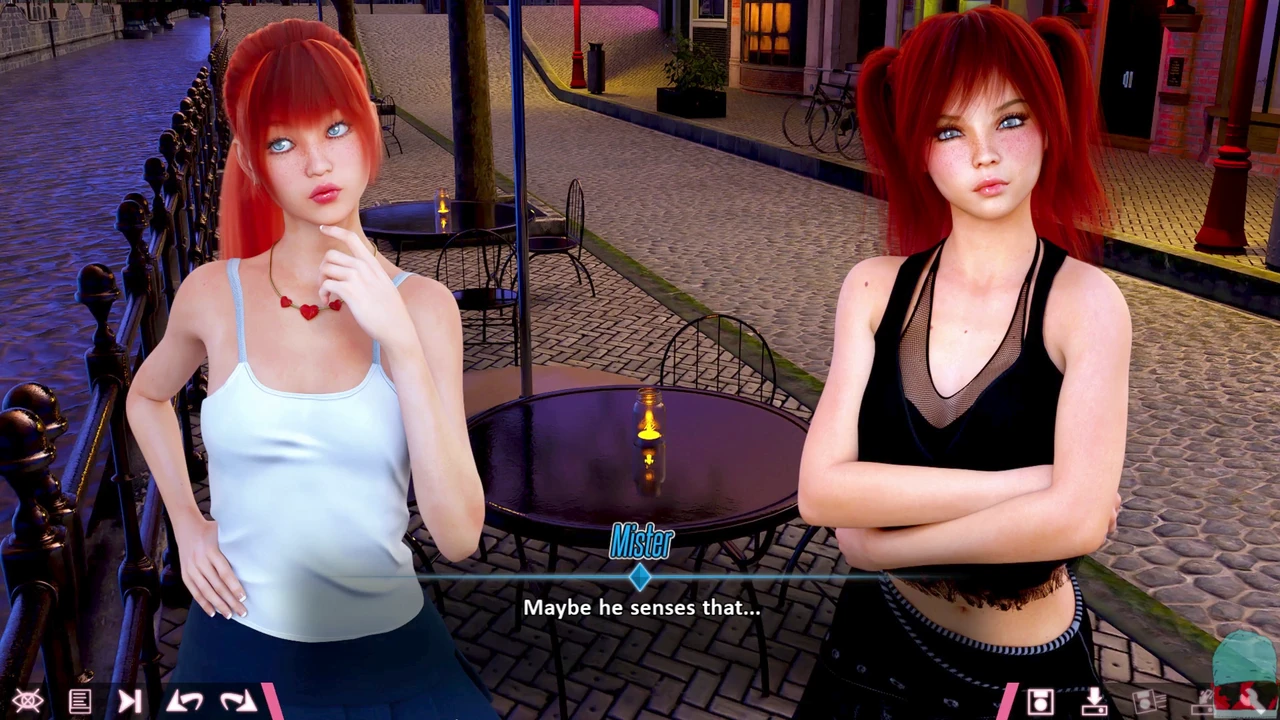Click the faded quick save icon
Screen dimensions: 1280x720
(x=1147, y=702)
